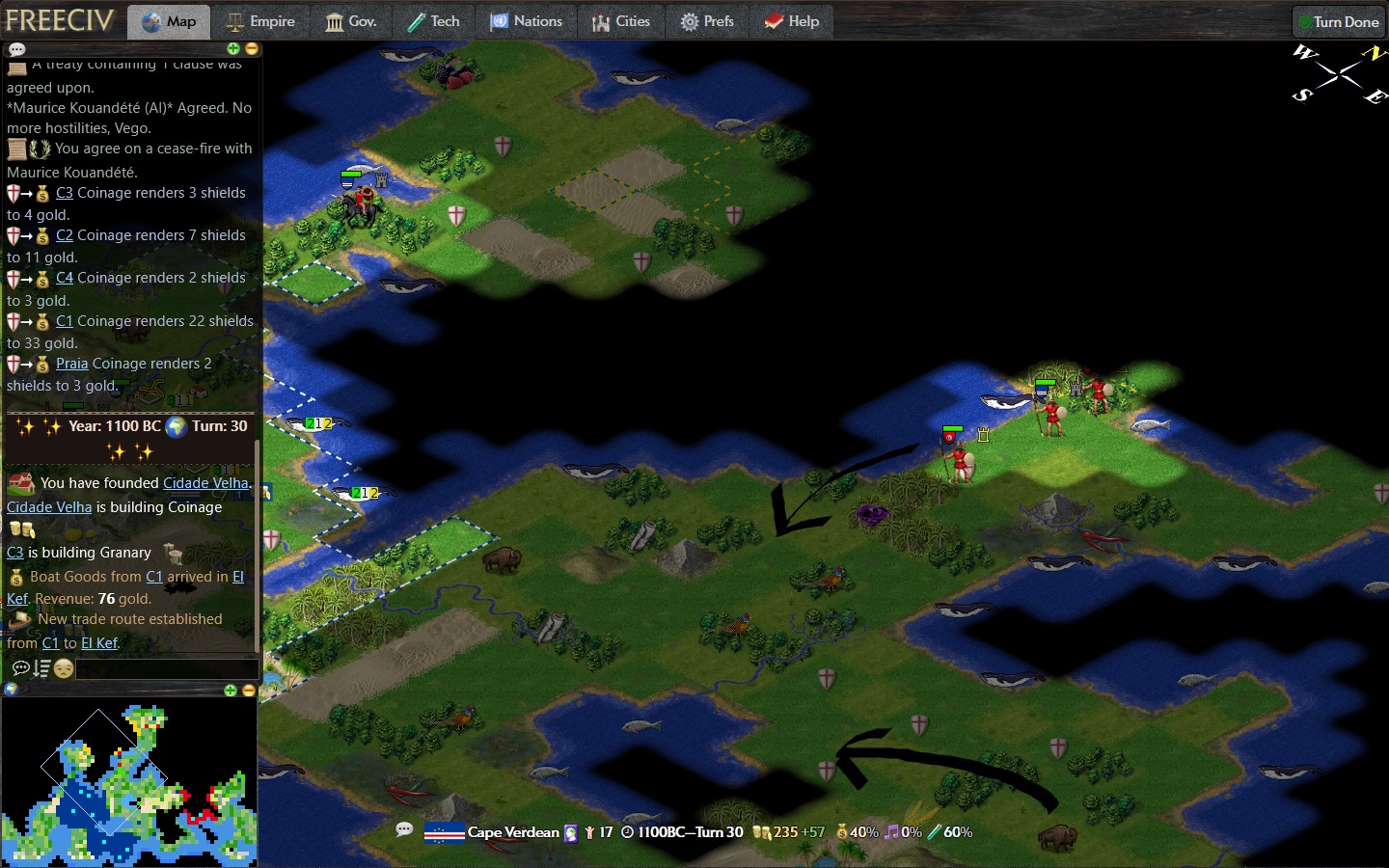Open the Nations tab
Image resolution: width=1389 pixels, height=868 pixels.
click(x=526, y=21)
